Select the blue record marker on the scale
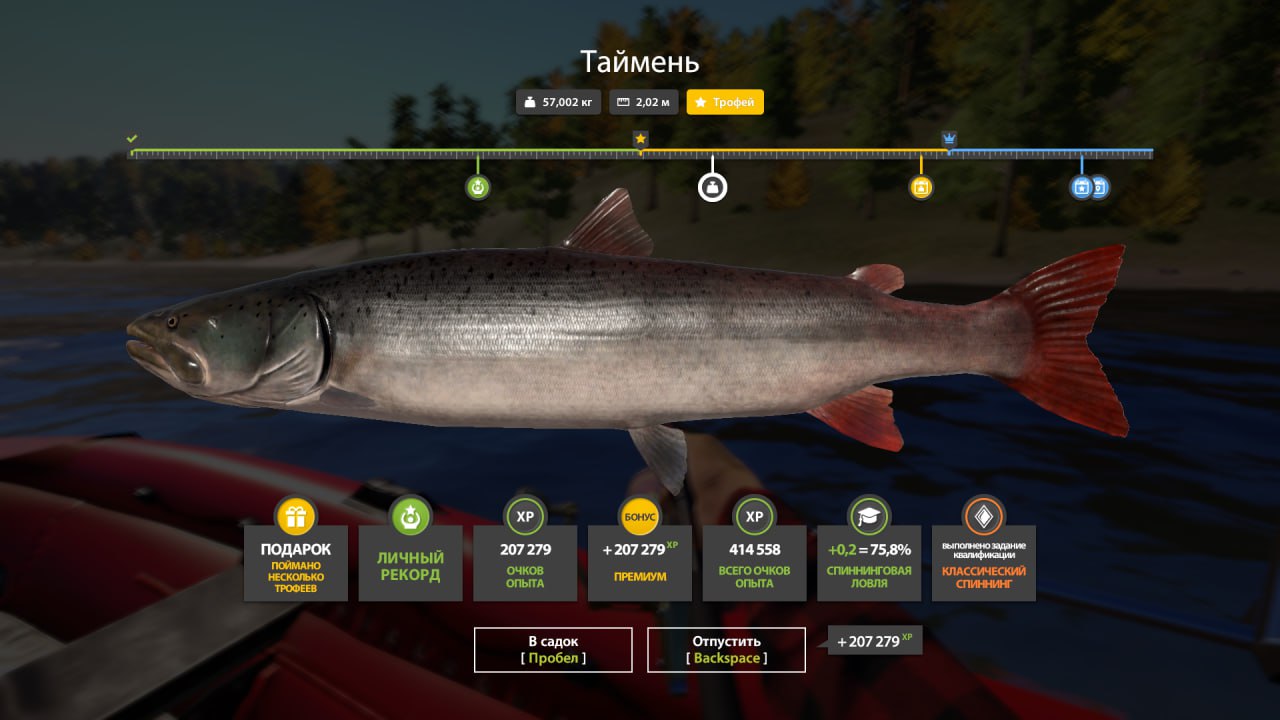This screenshot has height=720, width=1280. (1081, 187)
